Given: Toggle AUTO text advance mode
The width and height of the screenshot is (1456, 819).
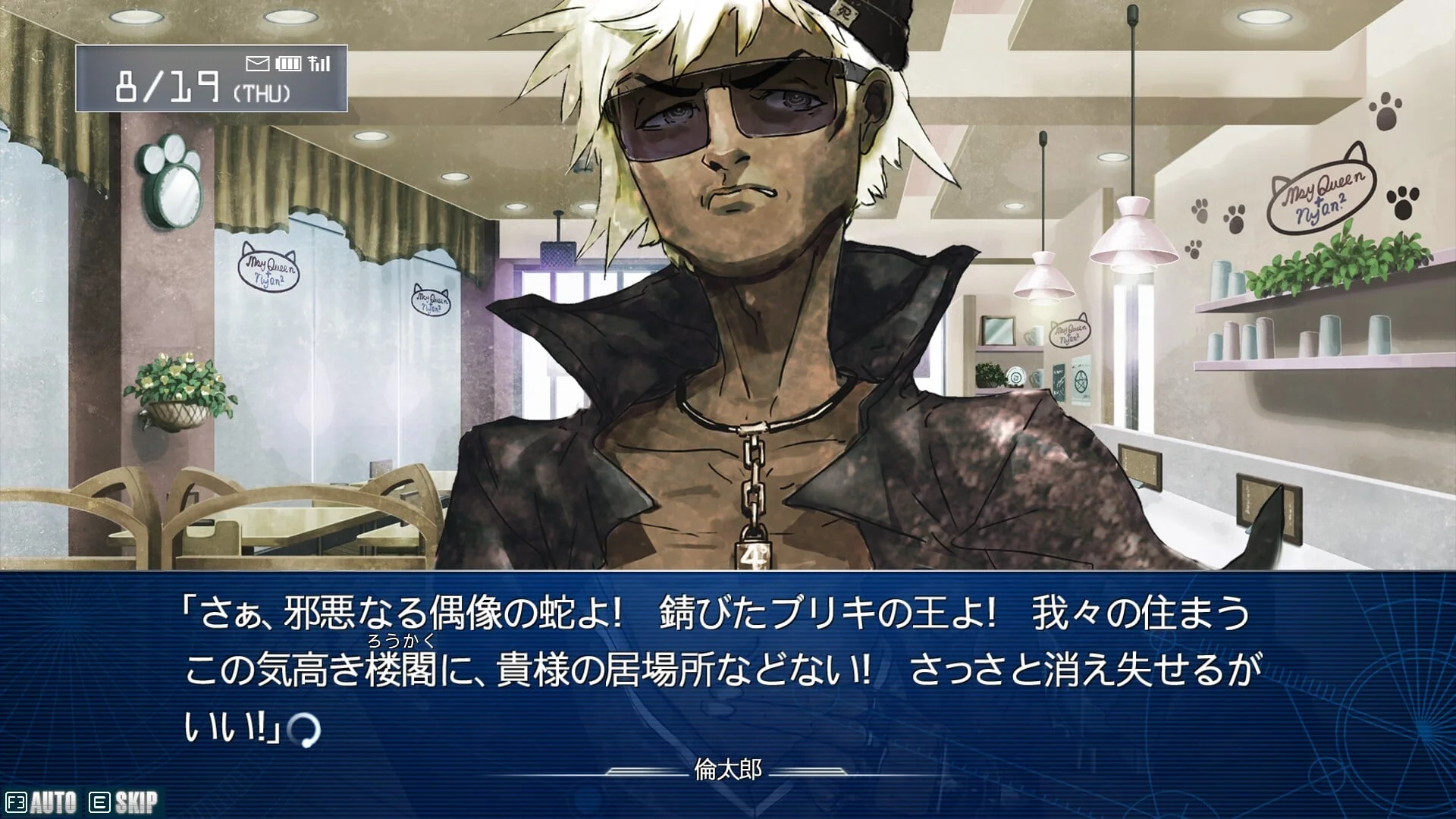Looking at the screenshot, I should point(42,802).
